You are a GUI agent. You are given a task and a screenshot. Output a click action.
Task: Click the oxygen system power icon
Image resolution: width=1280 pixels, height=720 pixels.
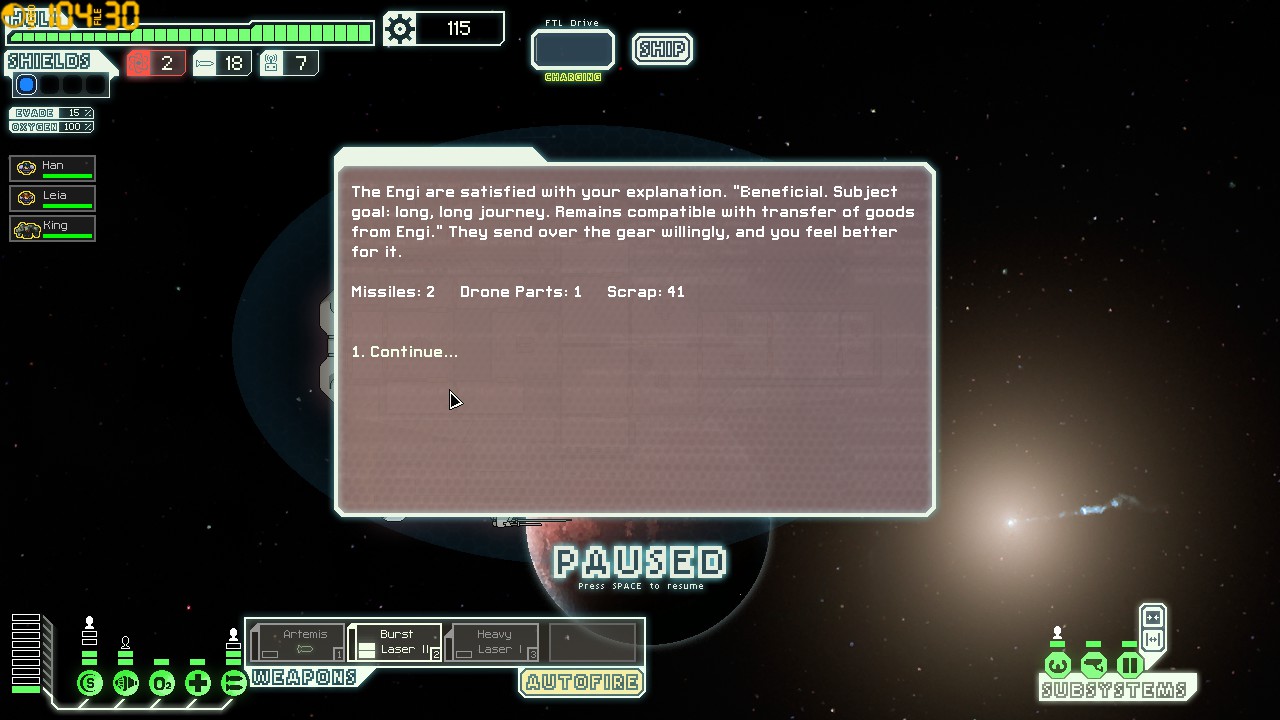pyautogui.click(x=162, y=684)
